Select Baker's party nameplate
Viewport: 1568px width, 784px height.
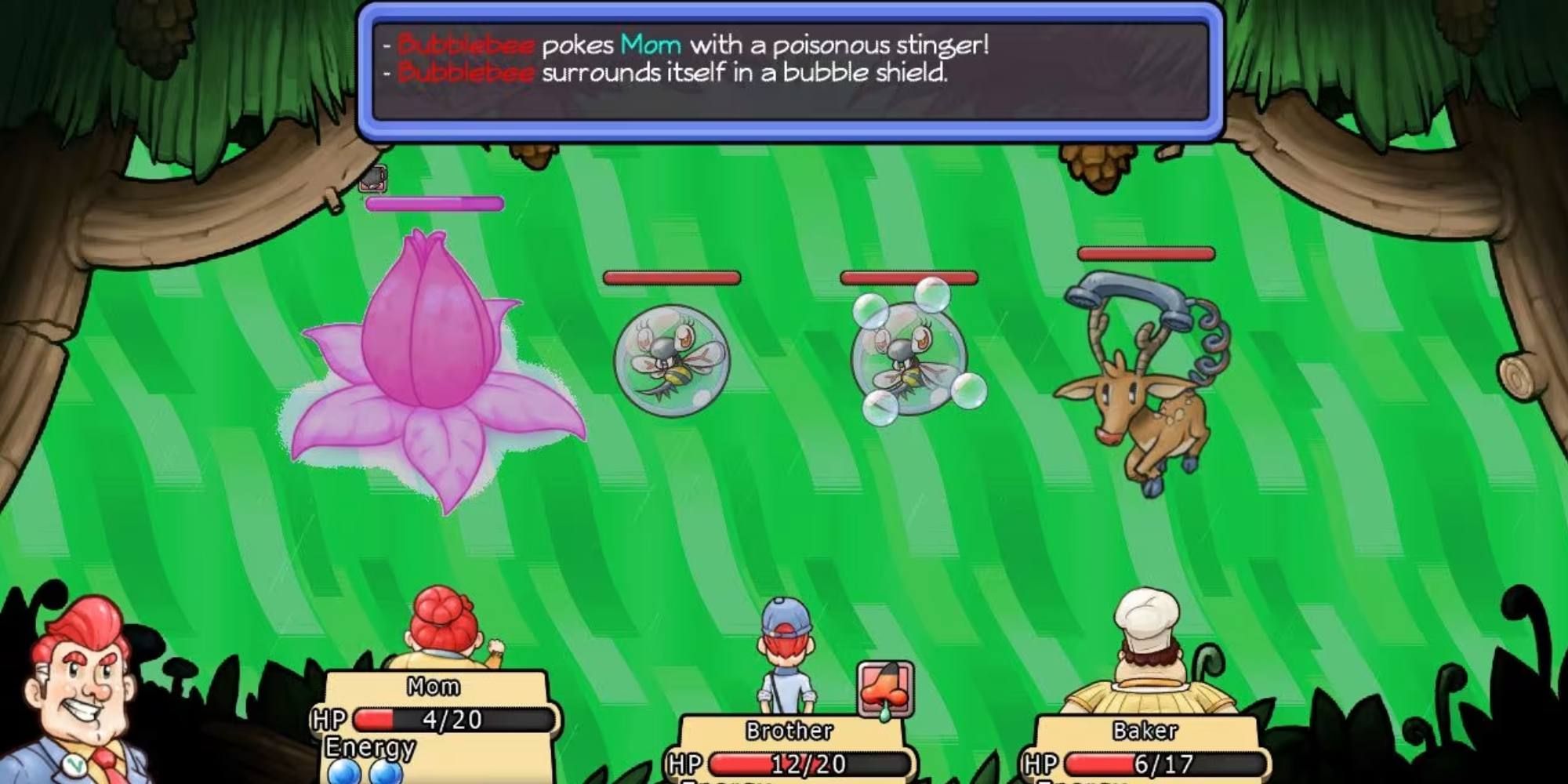1145,731
